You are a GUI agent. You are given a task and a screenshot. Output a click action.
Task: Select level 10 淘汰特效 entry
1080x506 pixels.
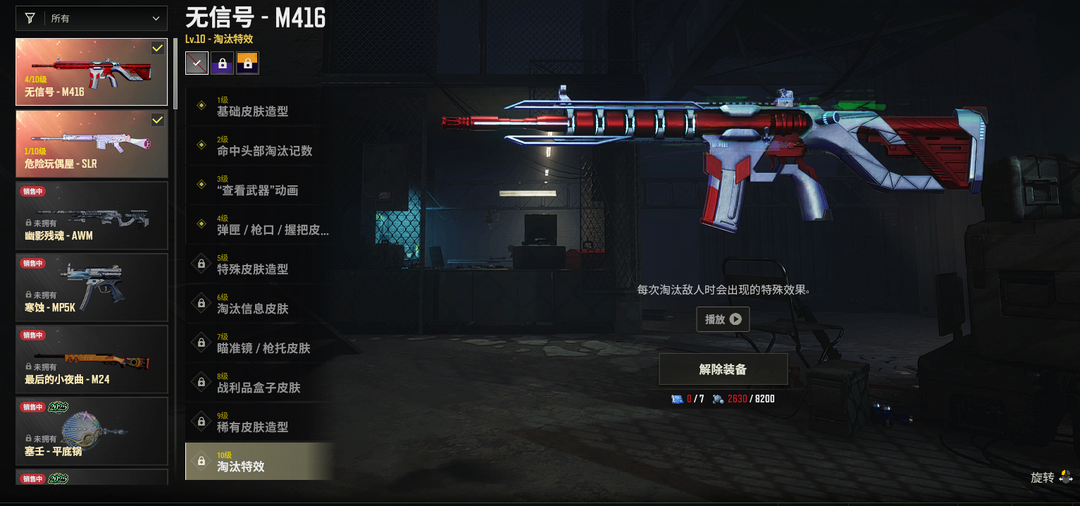[258, 462]
